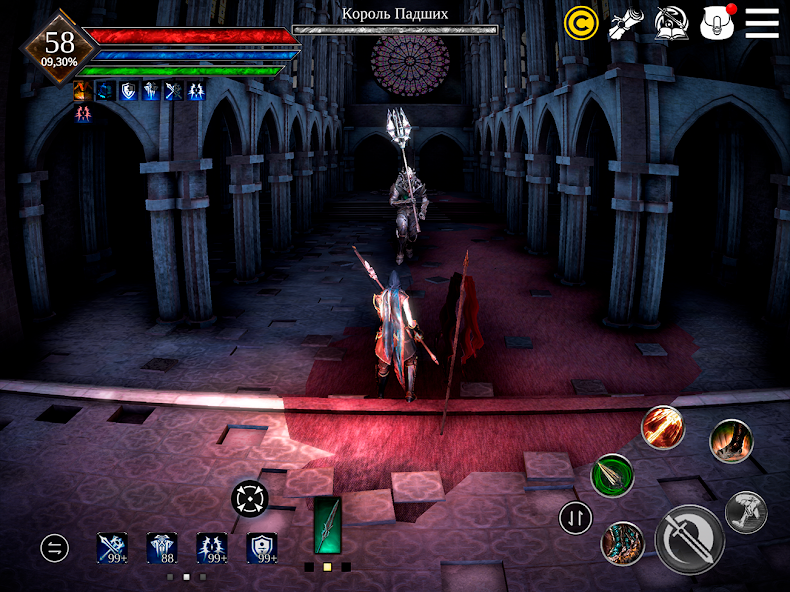The height and width of the screenshot is (592, 790).
Task: Use the crossed weapons consumable slot
Action: tap(112, 547)
